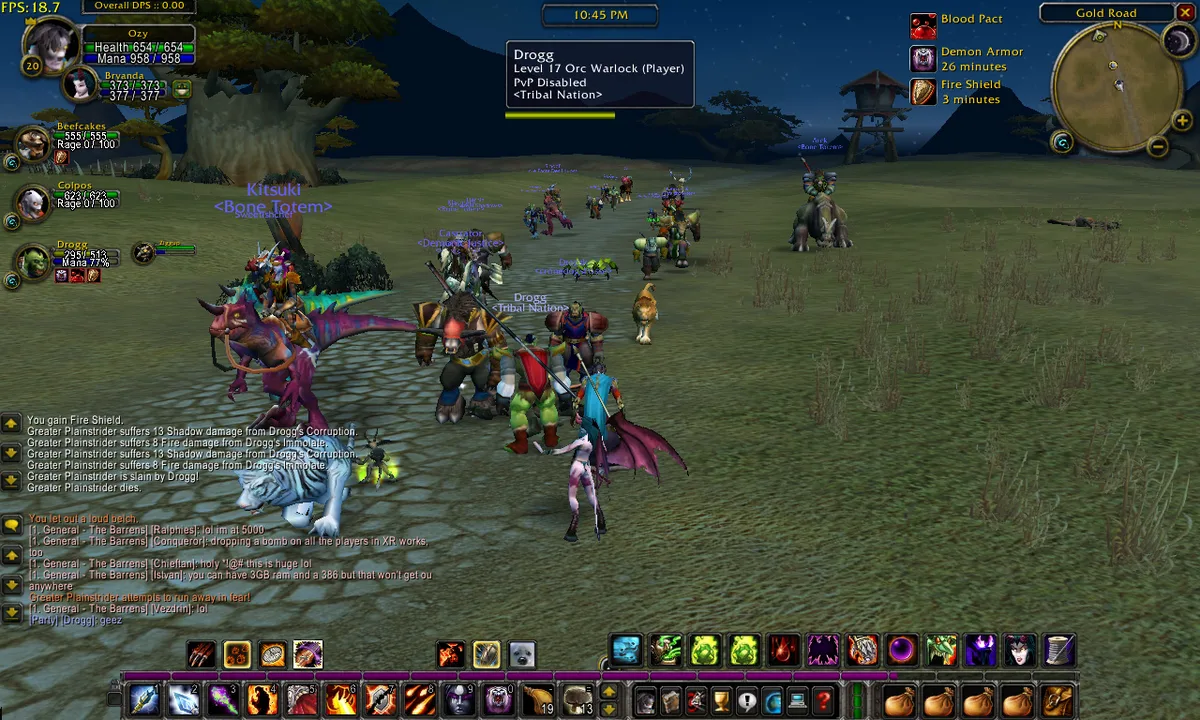Open the leather backpack bag
1200x720 pixels.
[x=1056, y=700]
